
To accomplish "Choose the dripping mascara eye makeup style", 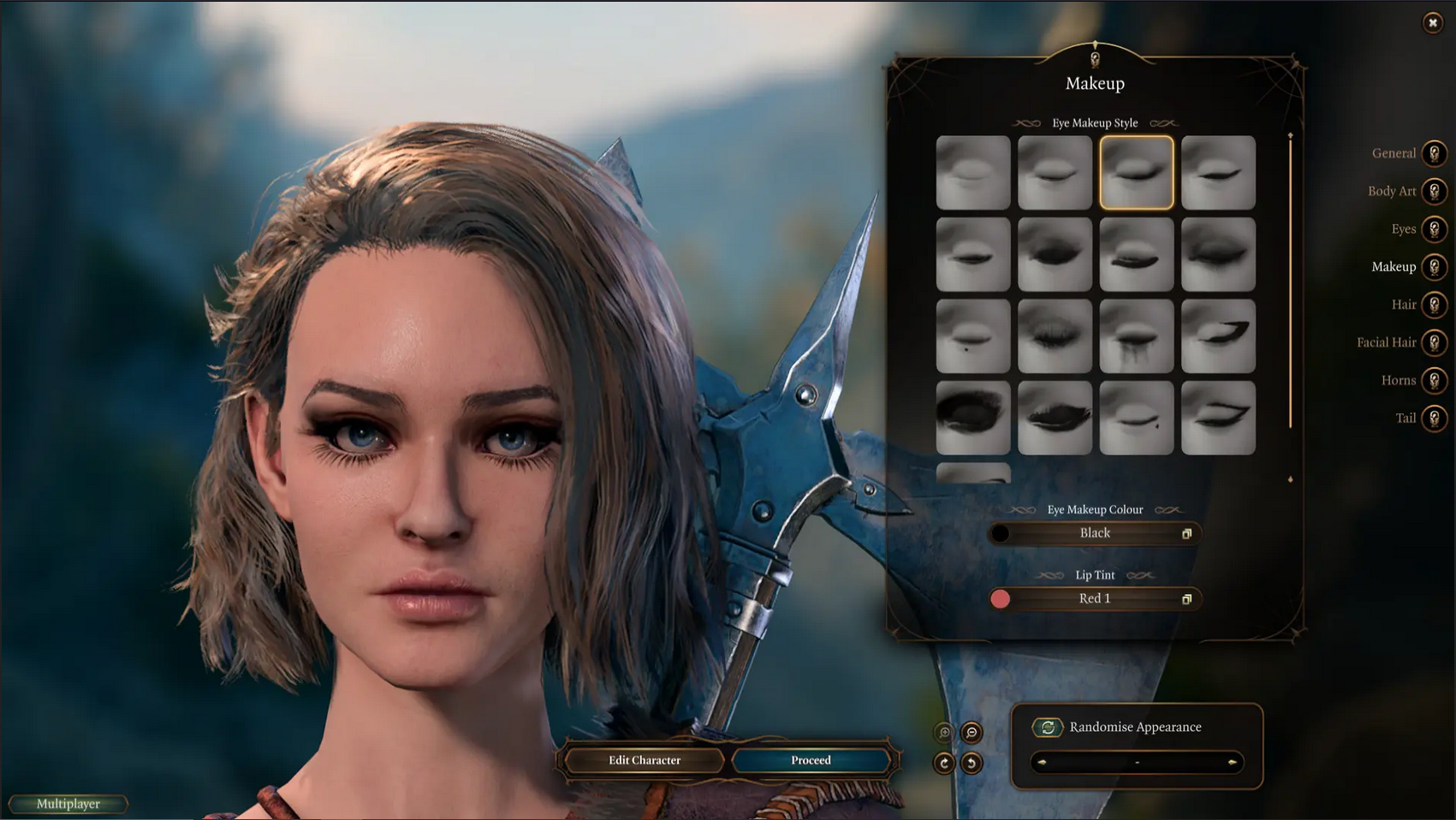I will coord(1136,336).
